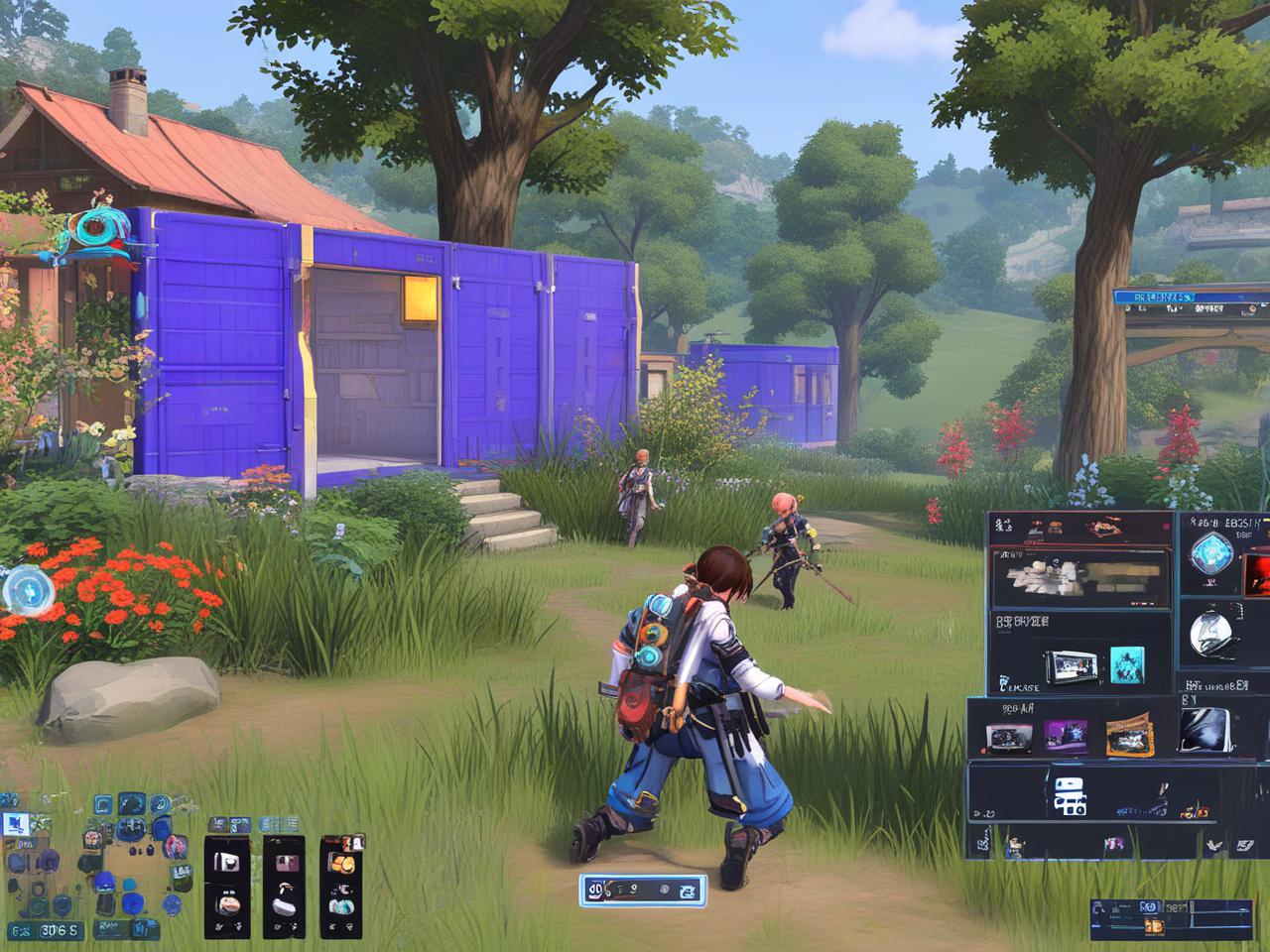Image resolution: width=1270 pixels, height=952 pixels.
Task: Activate the glowing blue orb icon
Action: click(x=24, y=592)
